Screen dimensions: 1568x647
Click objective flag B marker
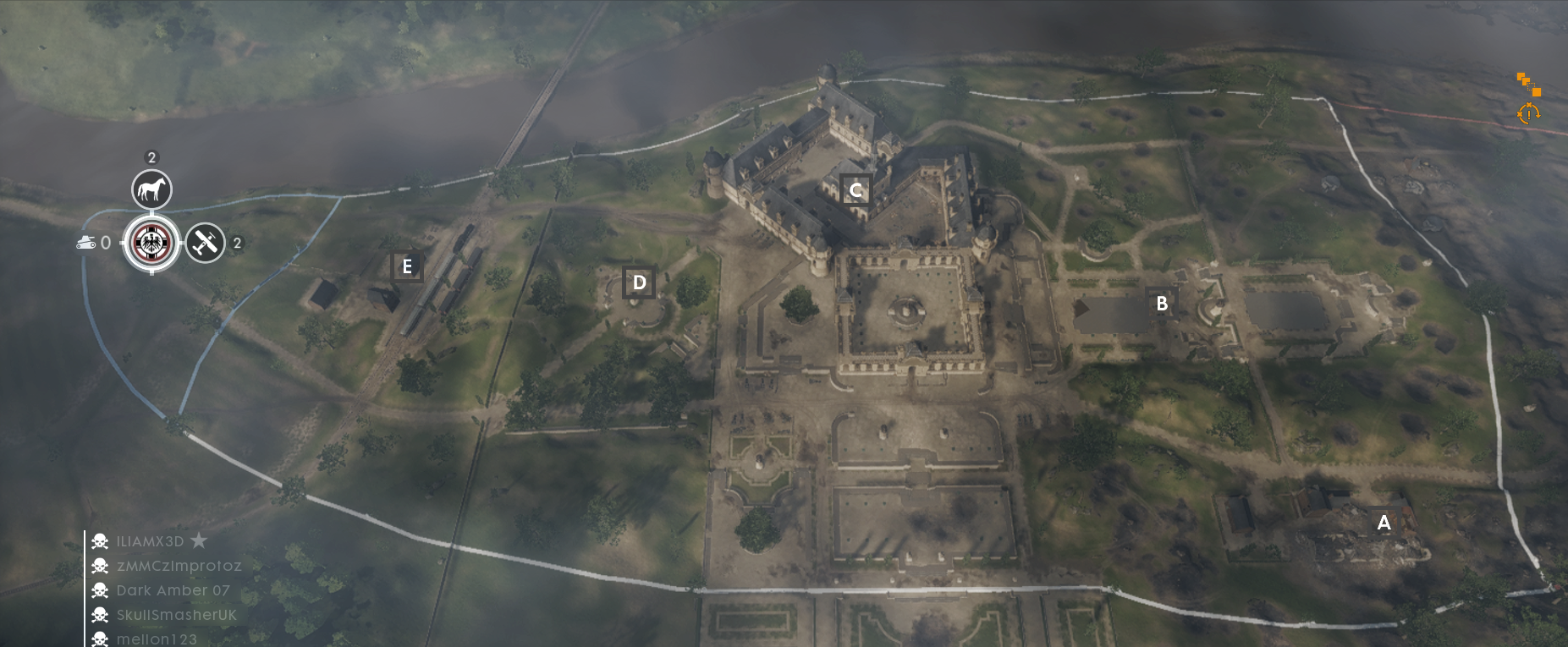coord(1162,303)
